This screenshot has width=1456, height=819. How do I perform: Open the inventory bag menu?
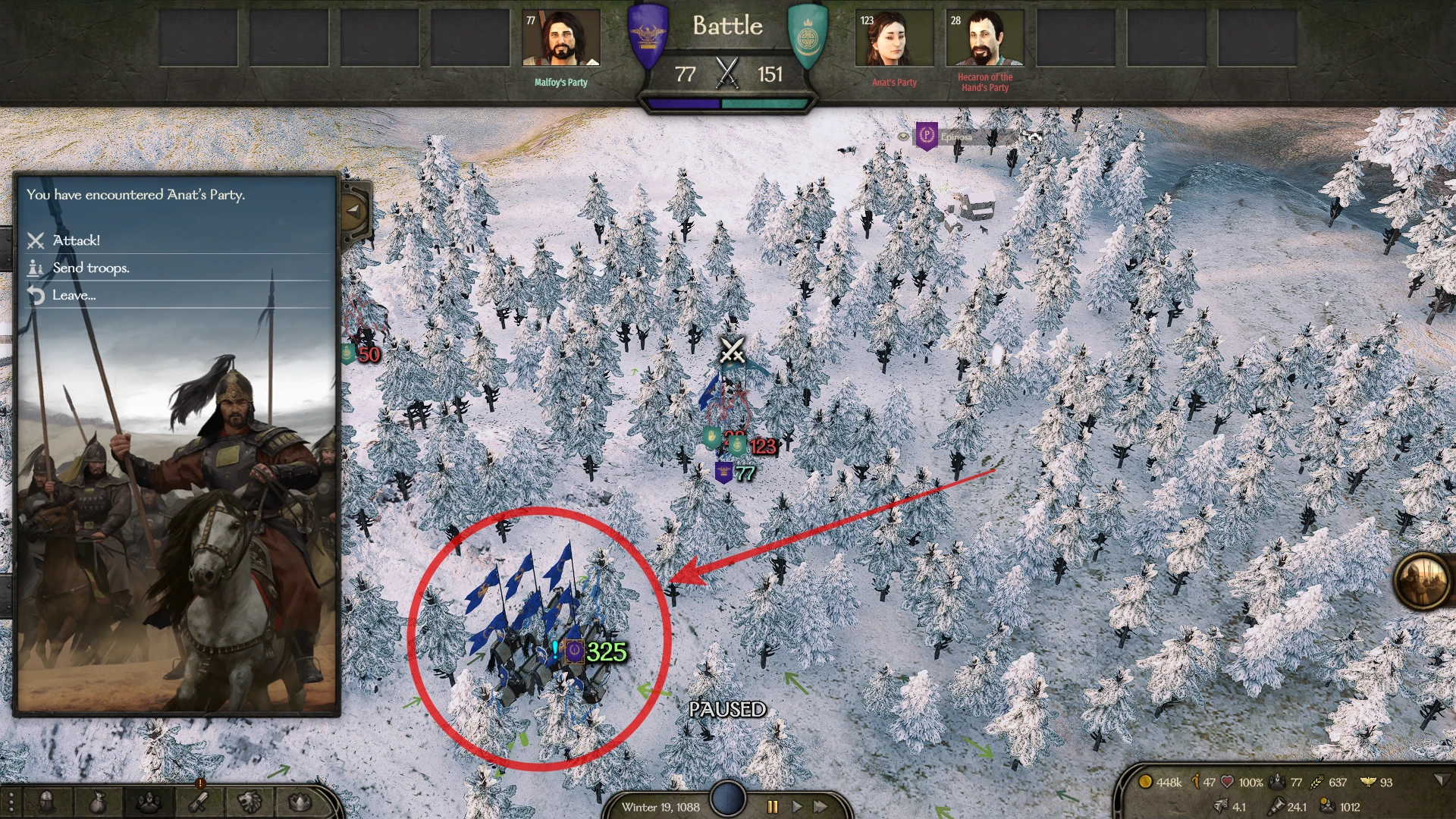tap(97, 802)
